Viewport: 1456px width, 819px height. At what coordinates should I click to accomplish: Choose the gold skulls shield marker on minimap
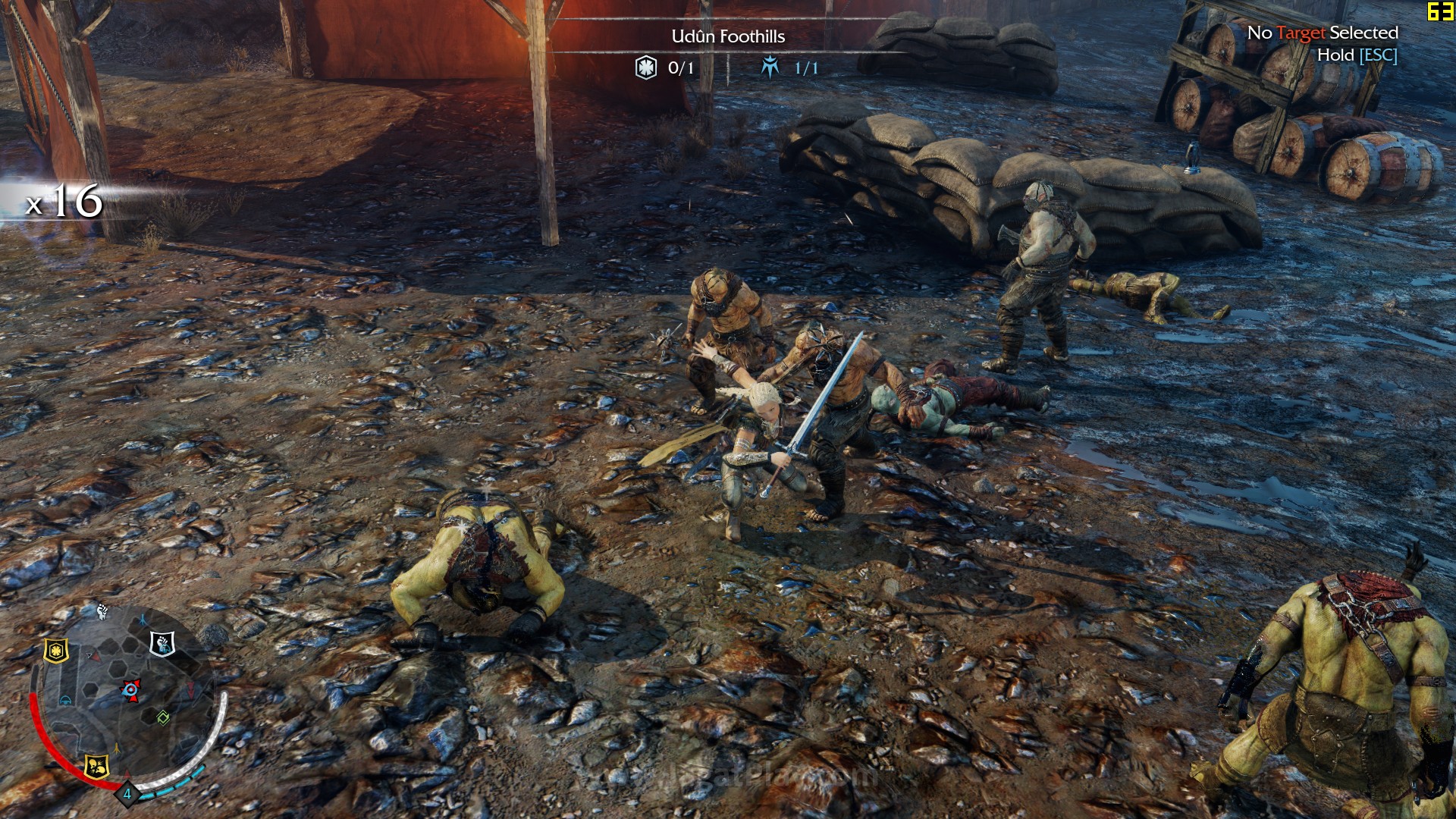(96, 765)
